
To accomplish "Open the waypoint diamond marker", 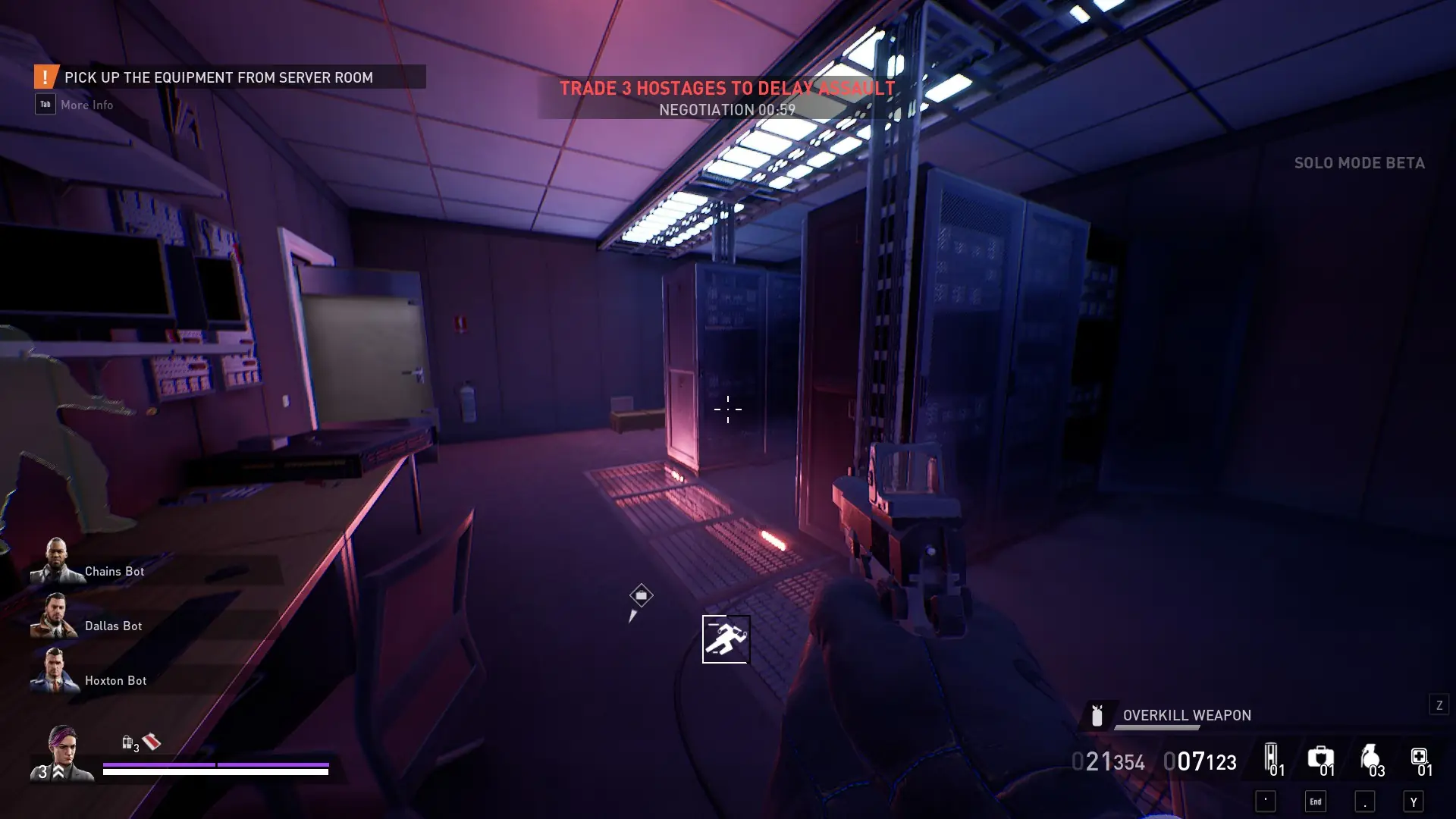I will click(641, 596).
